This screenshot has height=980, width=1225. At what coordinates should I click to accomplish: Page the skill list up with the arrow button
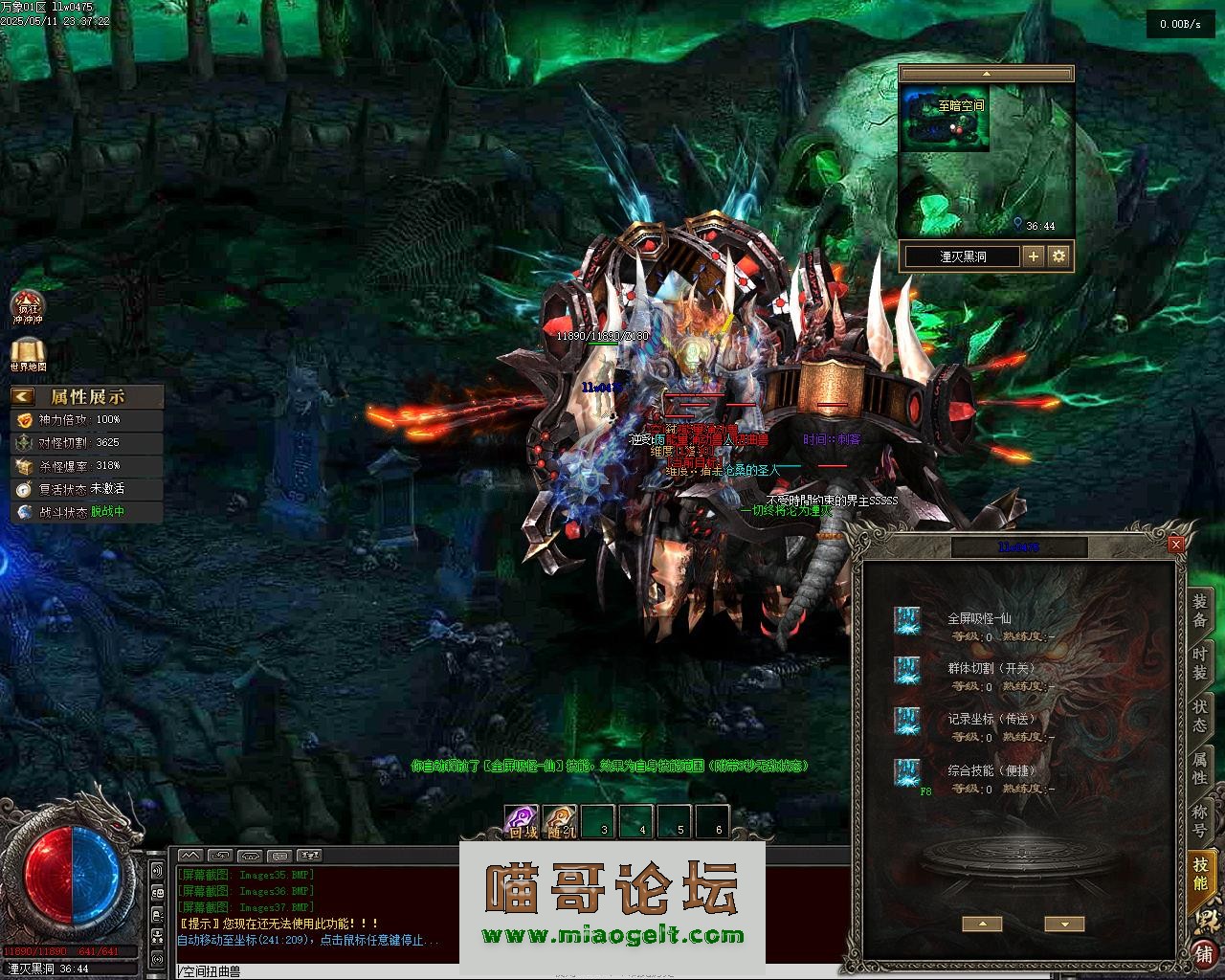(982, 924)
